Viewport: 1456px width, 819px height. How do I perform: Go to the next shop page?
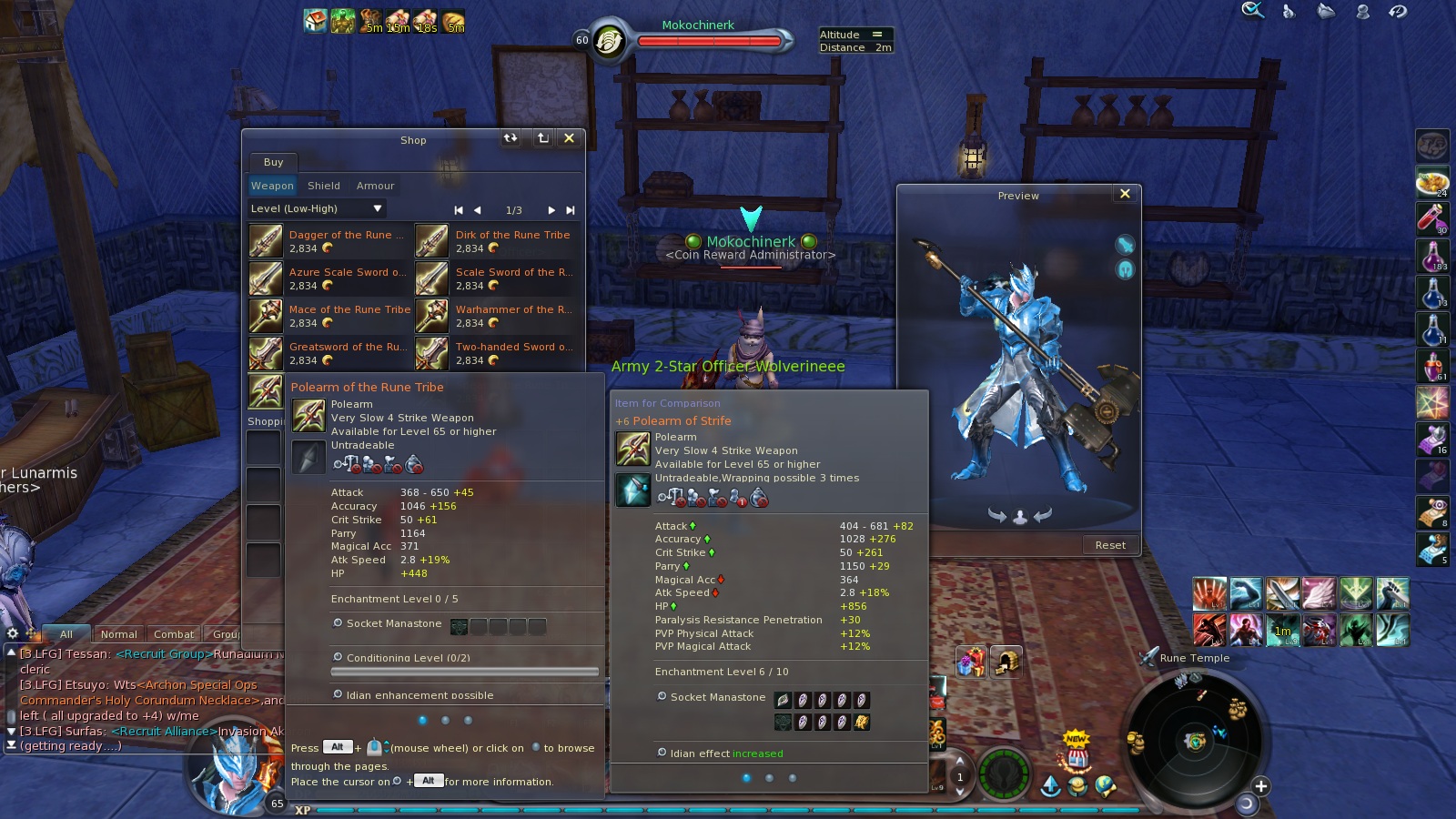pyautogui.click(x=551, y=210)
